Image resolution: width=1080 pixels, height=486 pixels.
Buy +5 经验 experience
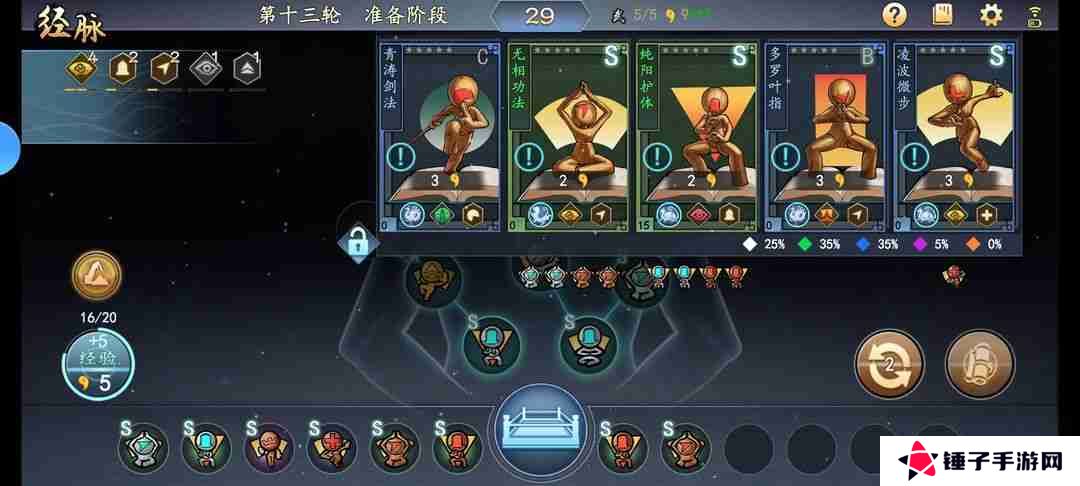tap(98, 365)
